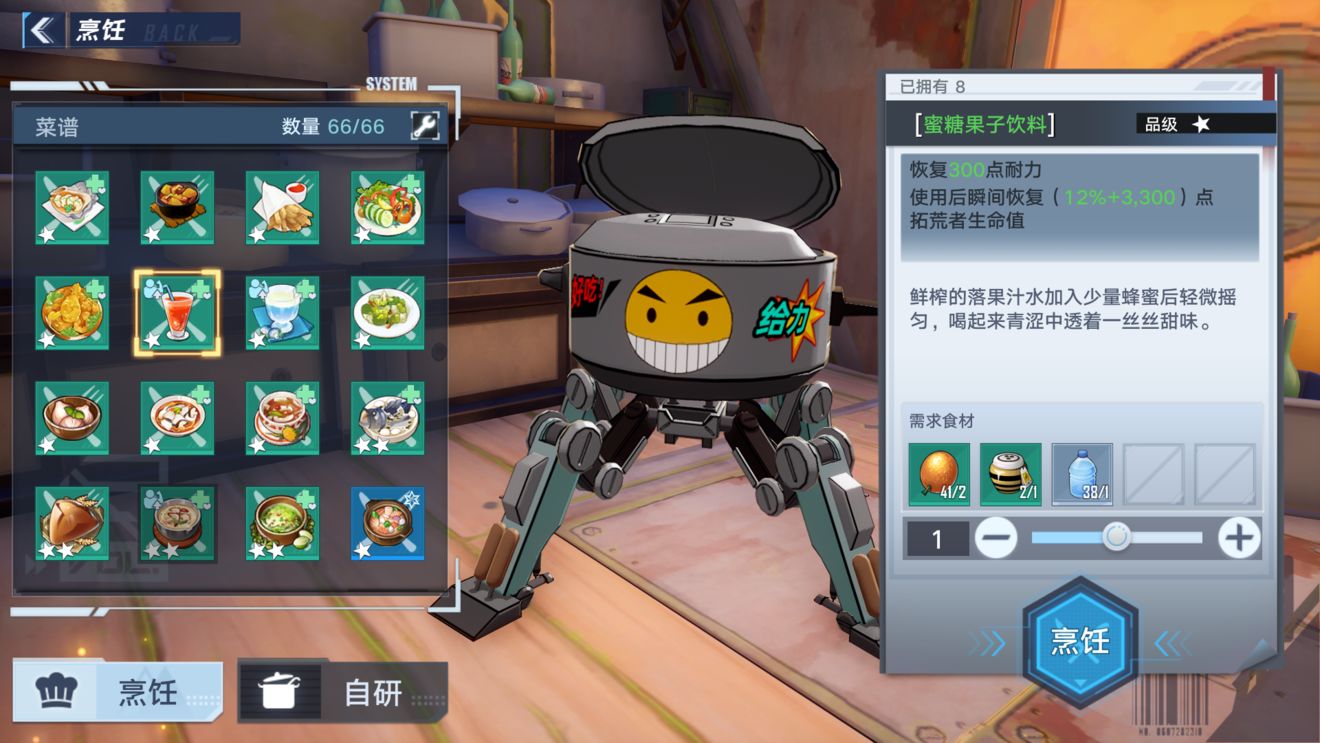1320x743 pixels.
Task: Pick the white milk drink recipe
Action: pos(283,313)
